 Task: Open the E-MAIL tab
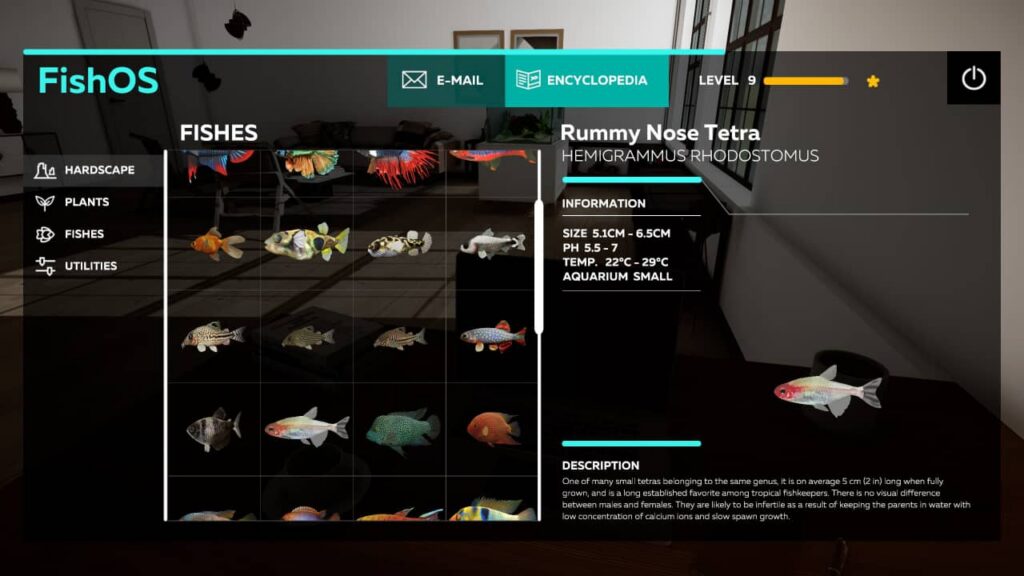443,80
